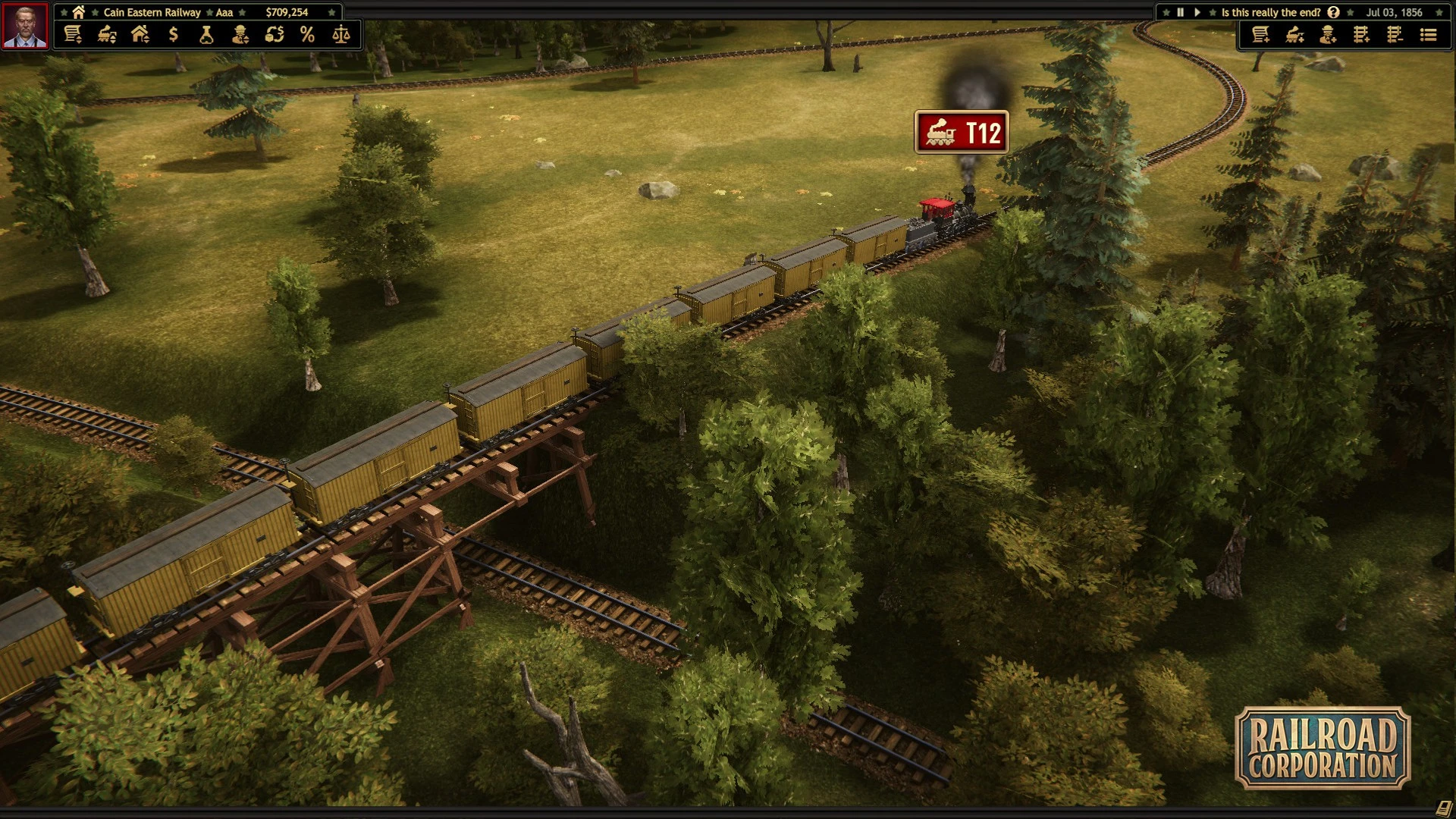
Task: Open the player portrait profile
Action: pyautogui.click(x=25, y=26)
